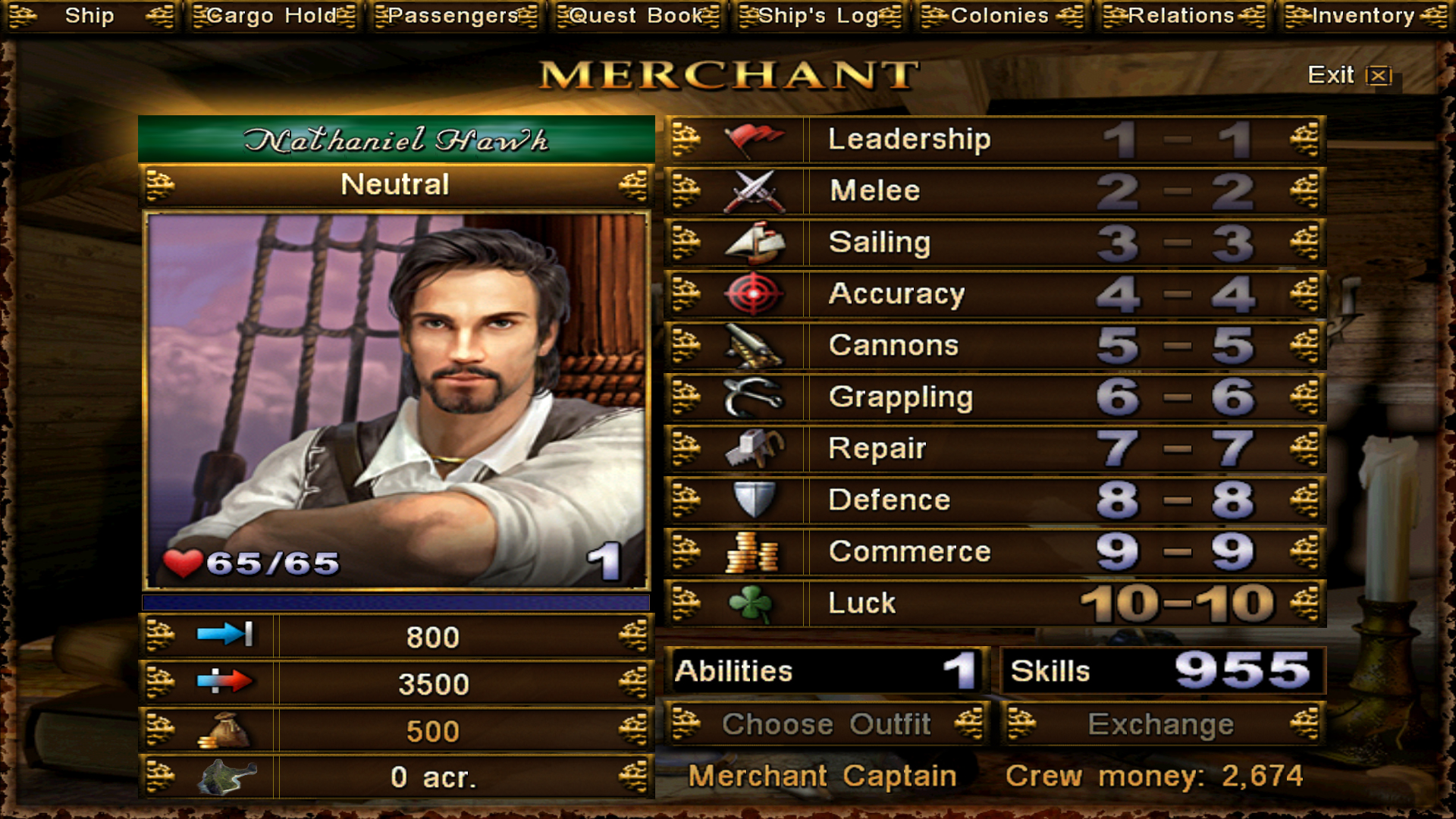
Task: Show the Quest Book
Action: [x=637, y=16]
